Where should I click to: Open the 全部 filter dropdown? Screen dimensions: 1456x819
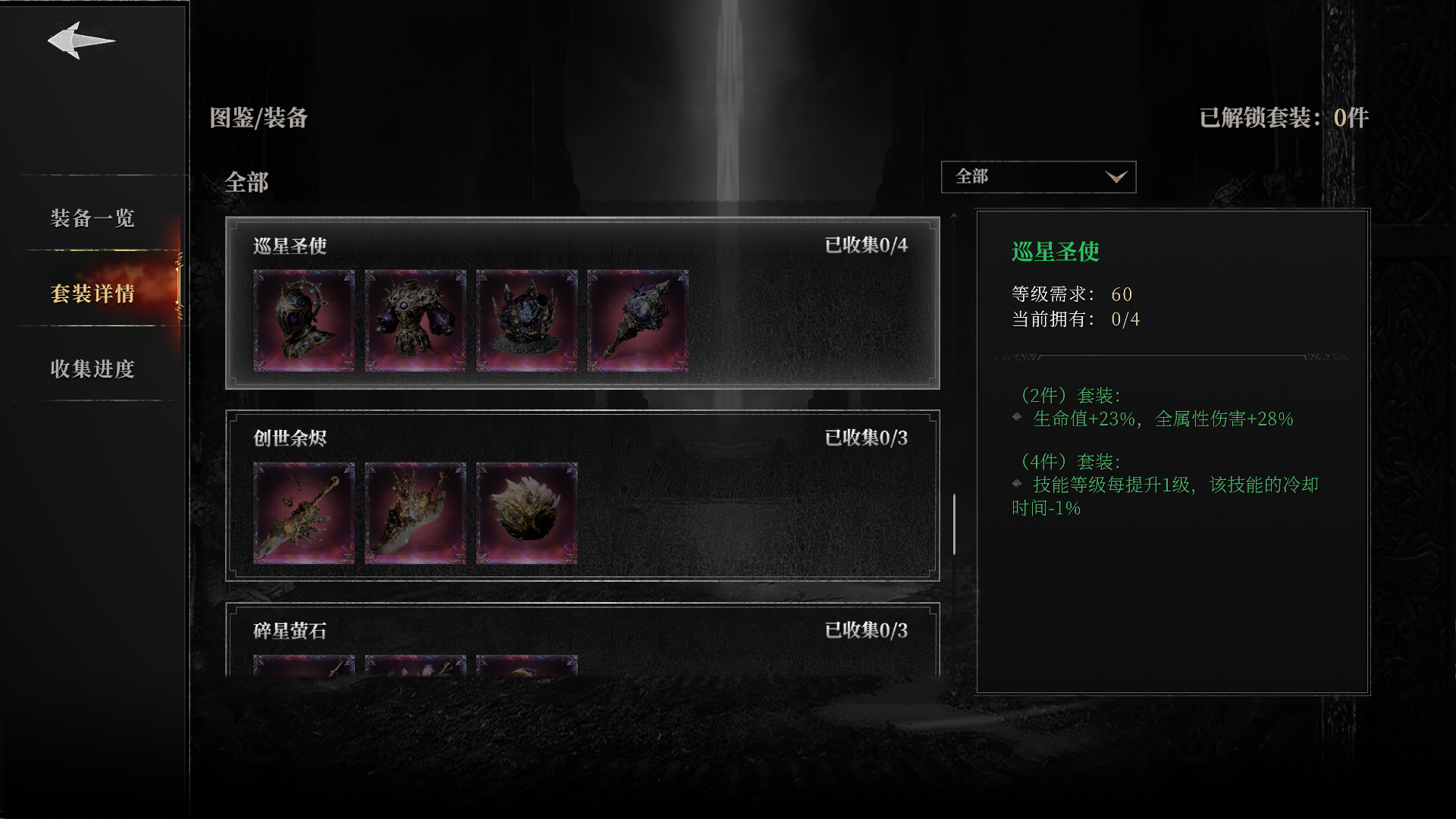coord(1037,177)
